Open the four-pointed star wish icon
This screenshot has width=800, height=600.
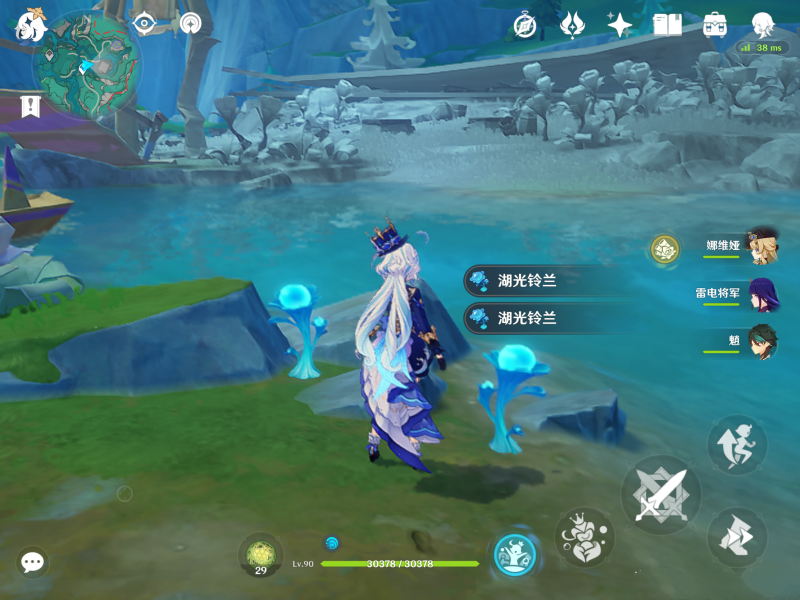coord(620,25)
